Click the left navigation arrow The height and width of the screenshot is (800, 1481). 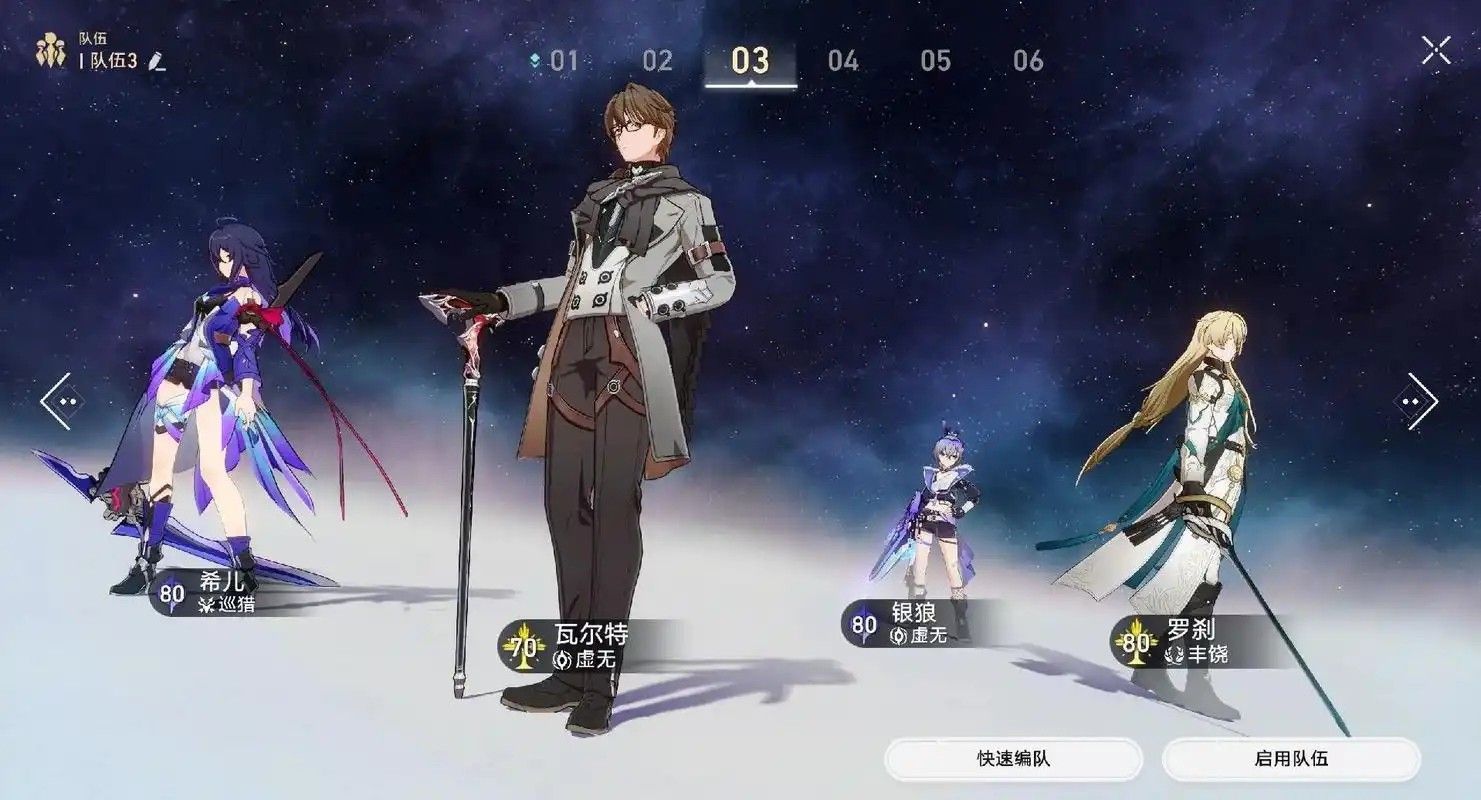click(x=62, y=400)
